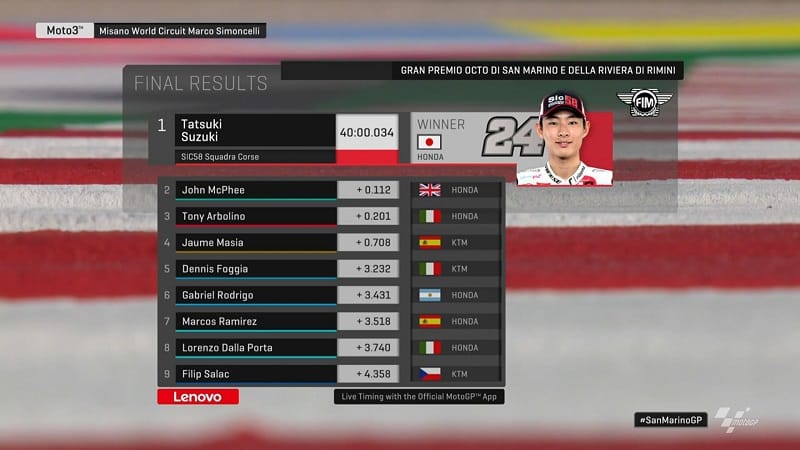Choose Tony Arbolino in the results list

pos(256,216)
